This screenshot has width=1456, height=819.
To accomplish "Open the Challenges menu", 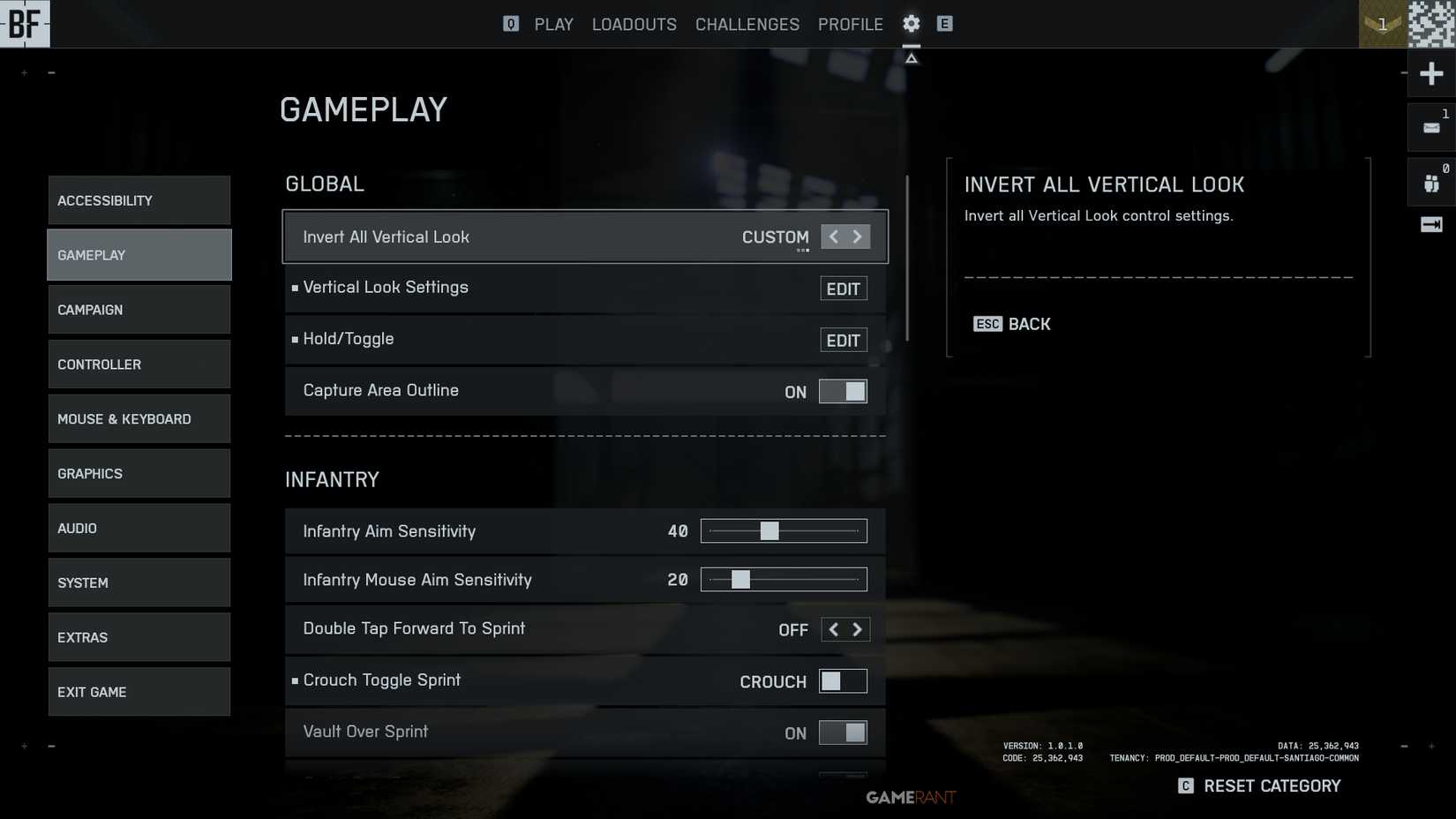I will click(x=747, y=24).
